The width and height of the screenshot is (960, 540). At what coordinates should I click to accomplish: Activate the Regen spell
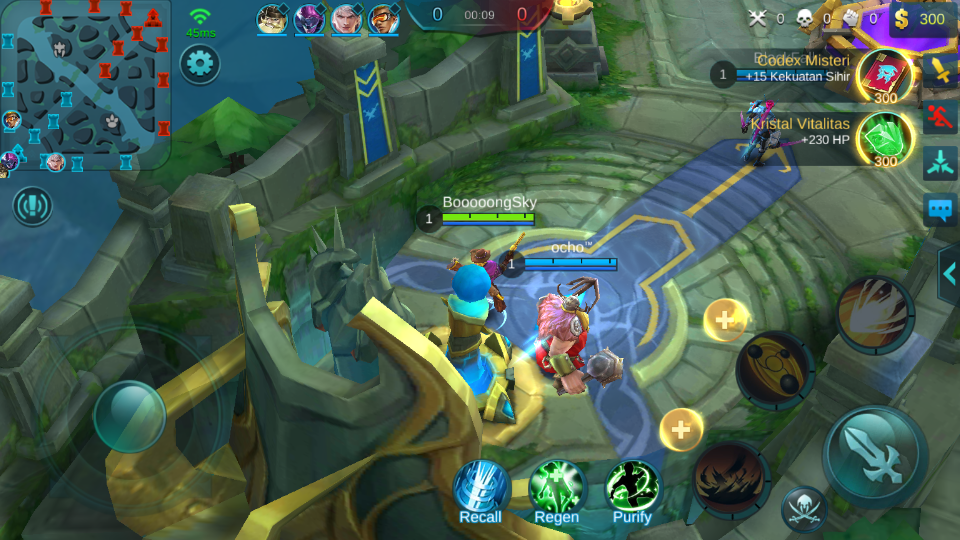click(x=557, y=487)
